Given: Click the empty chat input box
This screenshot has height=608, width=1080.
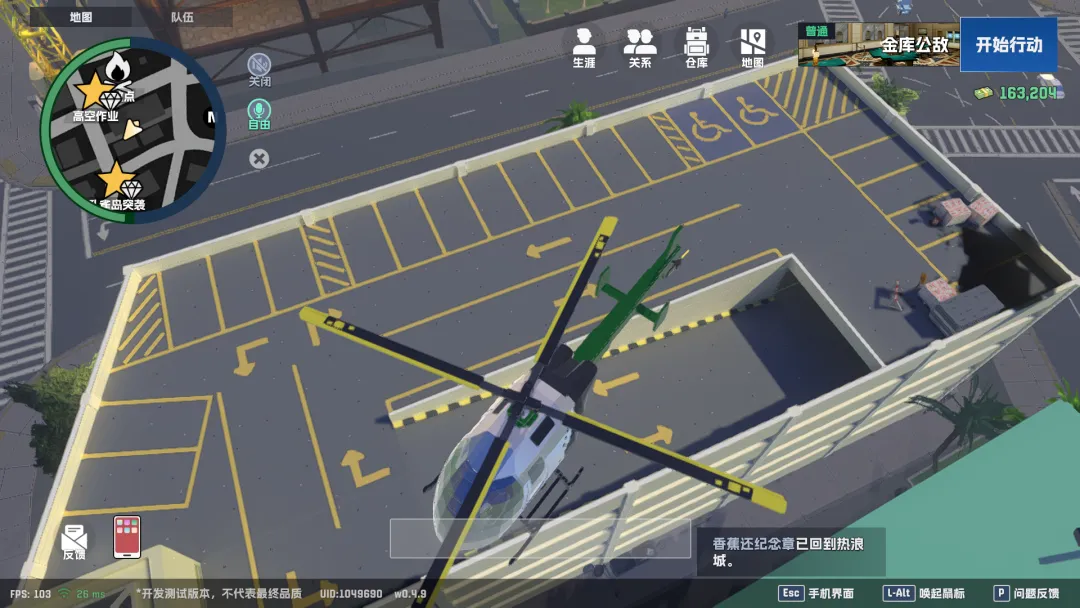Looking at the screenshot, I should (540, 538).
